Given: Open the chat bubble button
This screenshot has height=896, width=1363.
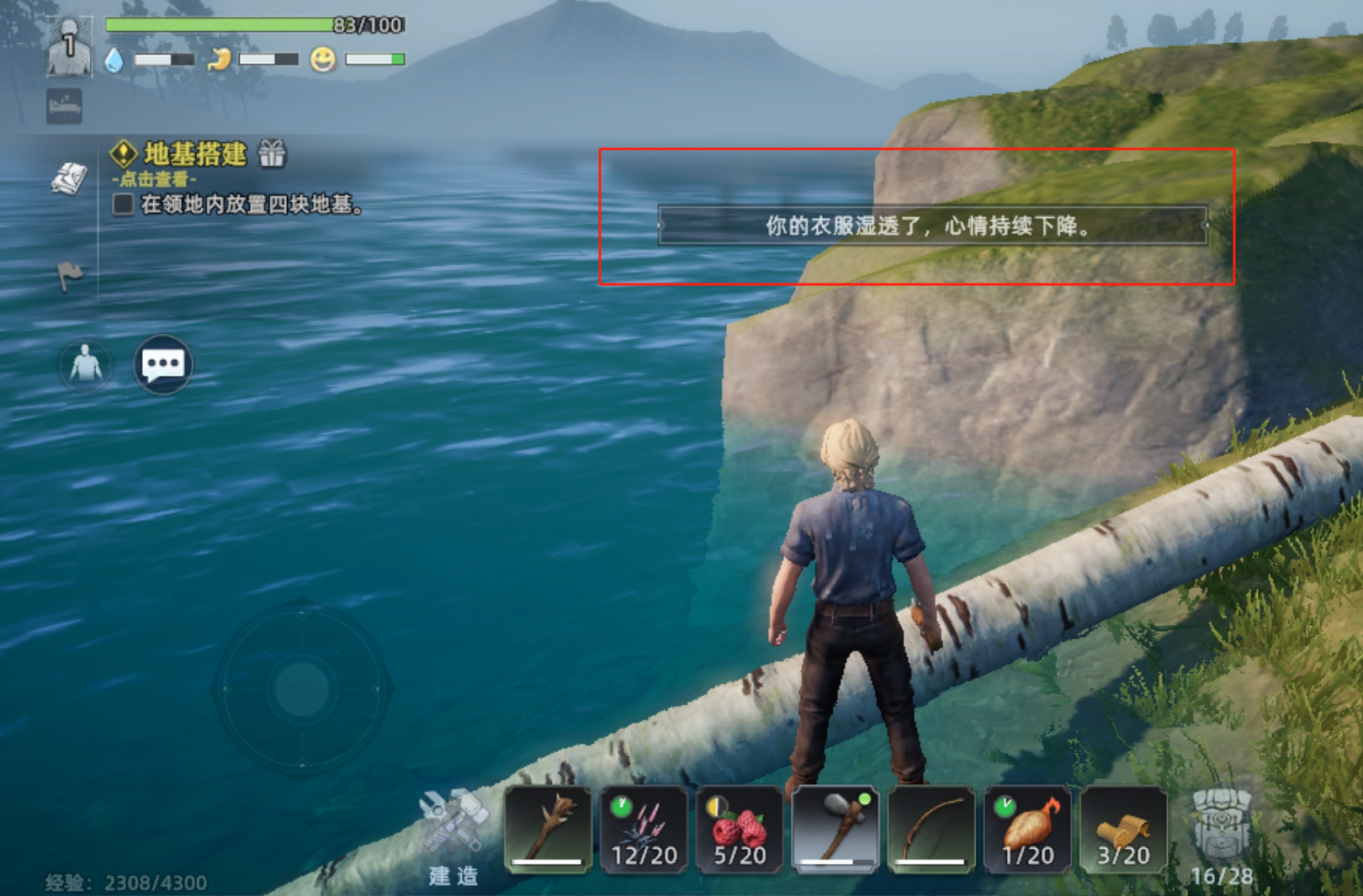Looking at the screenshot, I should click(163, 364).
